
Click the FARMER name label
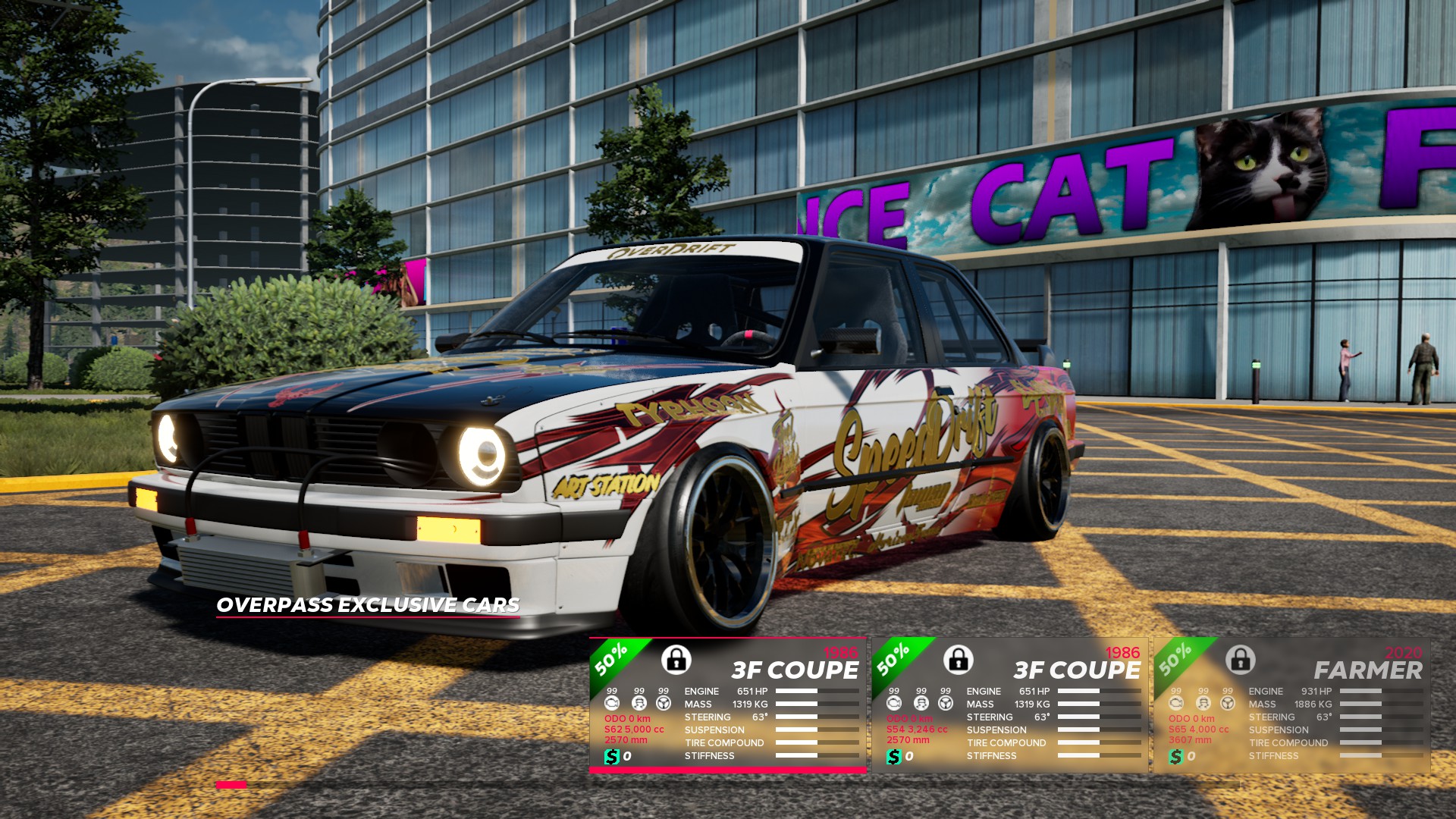[x=1368, y=669]
